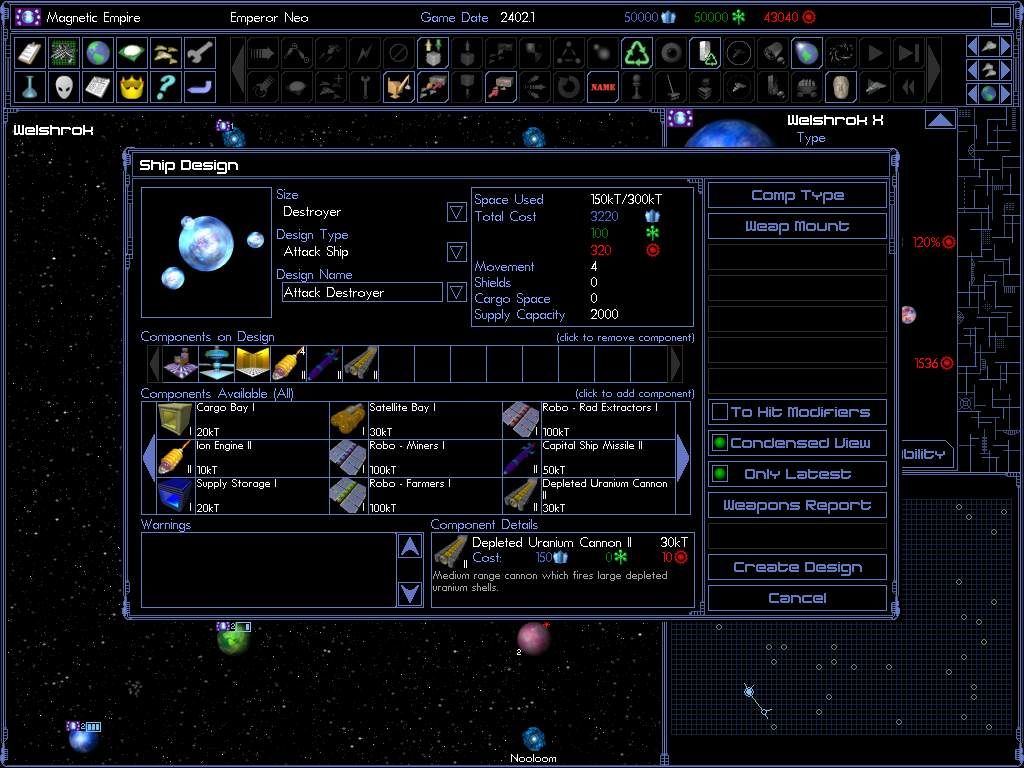1024x768 pixels.
Task: Toggle the Only Latest option
Action: (720, 474)
